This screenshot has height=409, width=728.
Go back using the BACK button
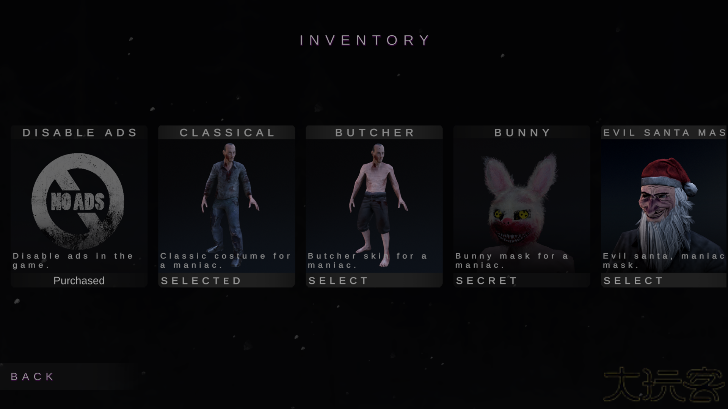click(x=33, y=376)
